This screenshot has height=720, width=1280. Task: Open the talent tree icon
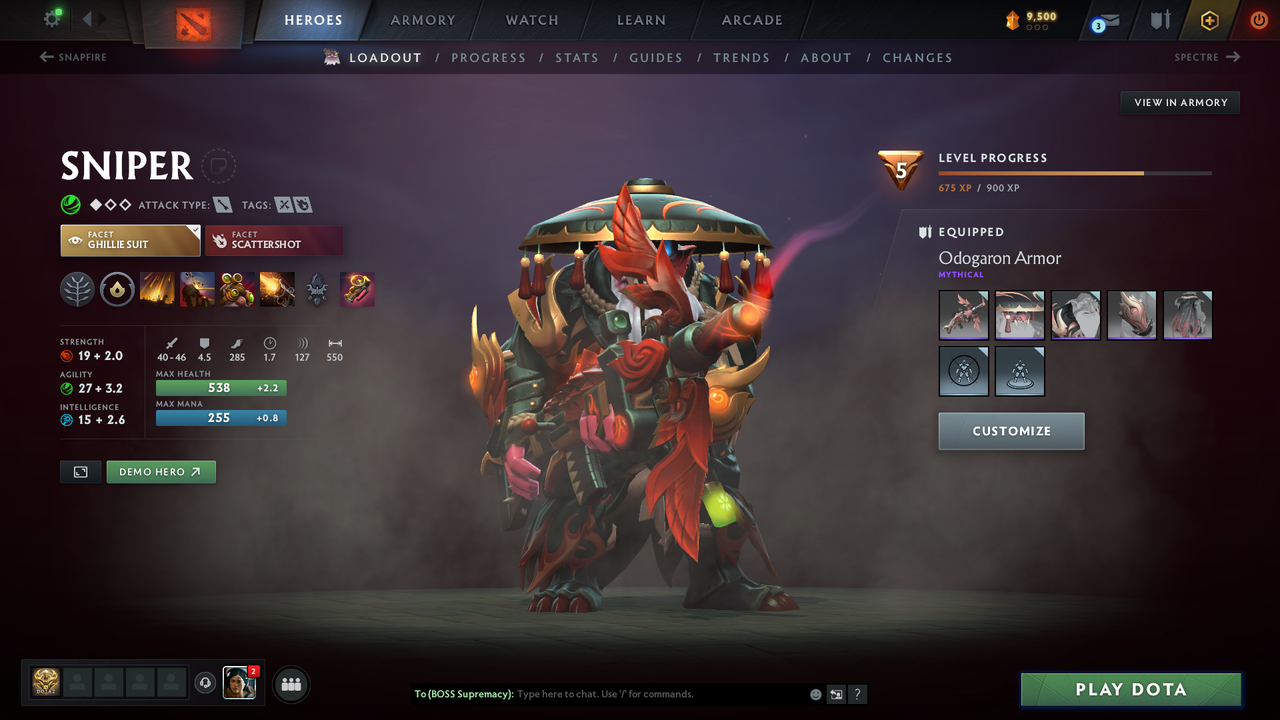point(77,289)
